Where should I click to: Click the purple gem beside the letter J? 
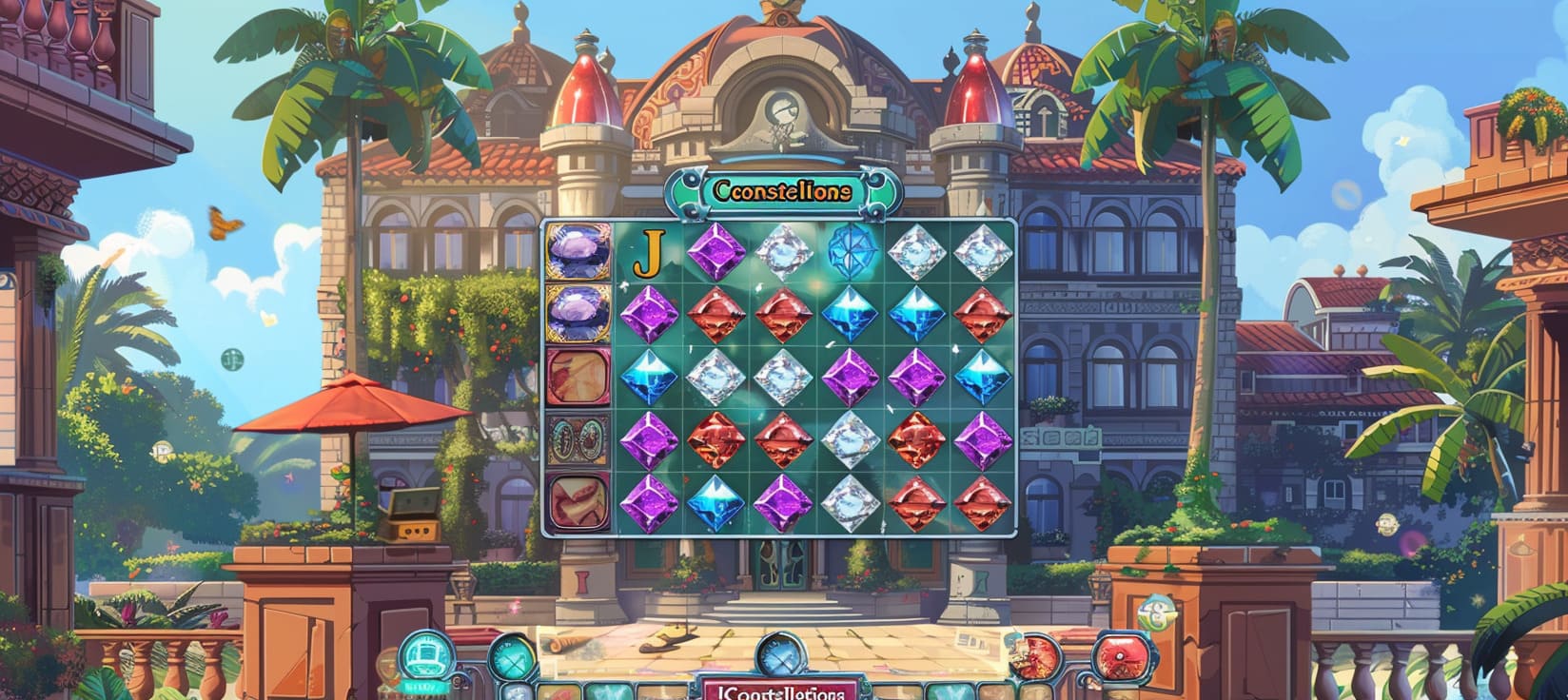pos(718,252)
